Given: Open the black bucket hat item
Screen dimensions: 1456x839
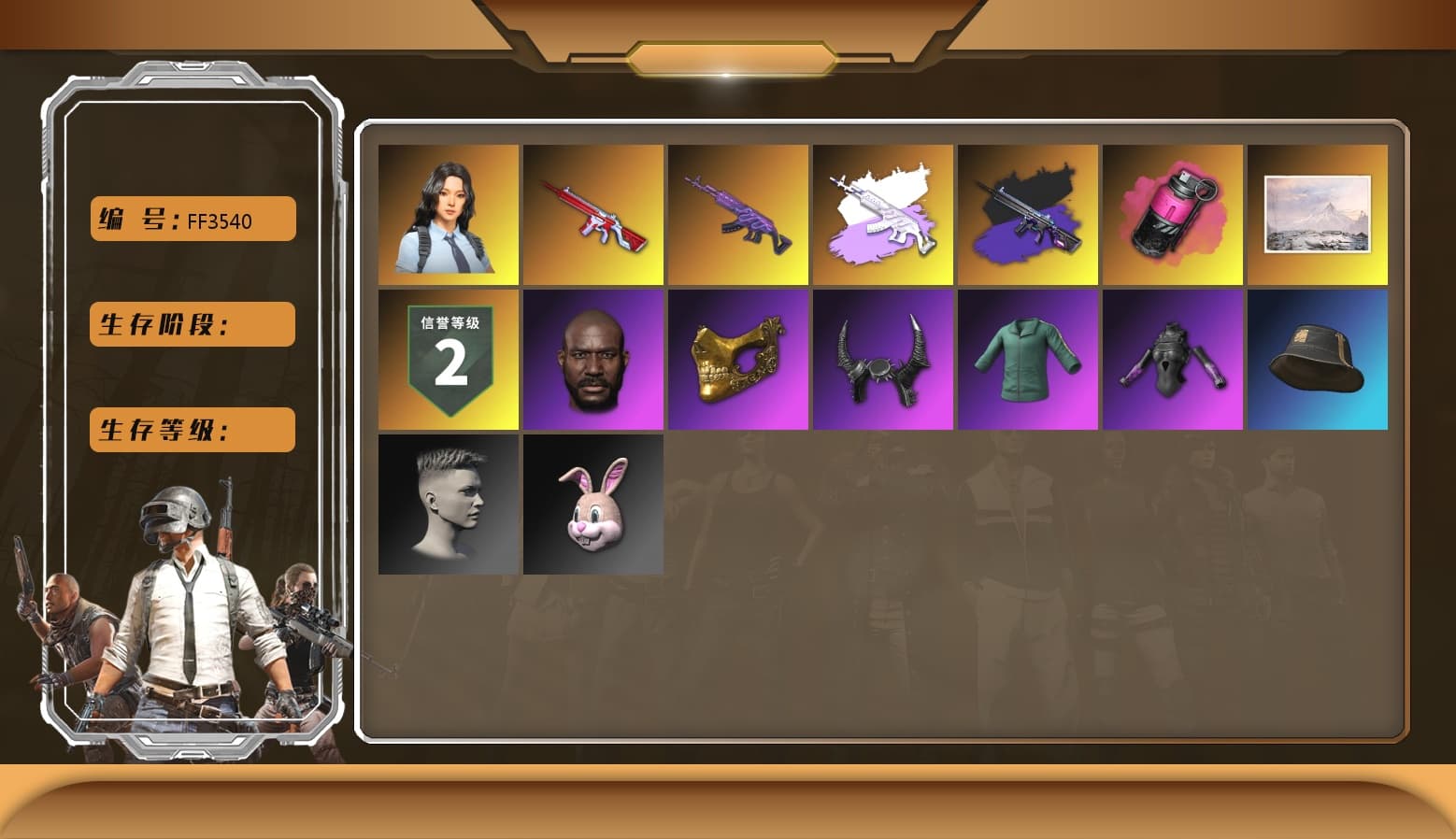Looking at the screenshot, I should (x=1317, y=359).
